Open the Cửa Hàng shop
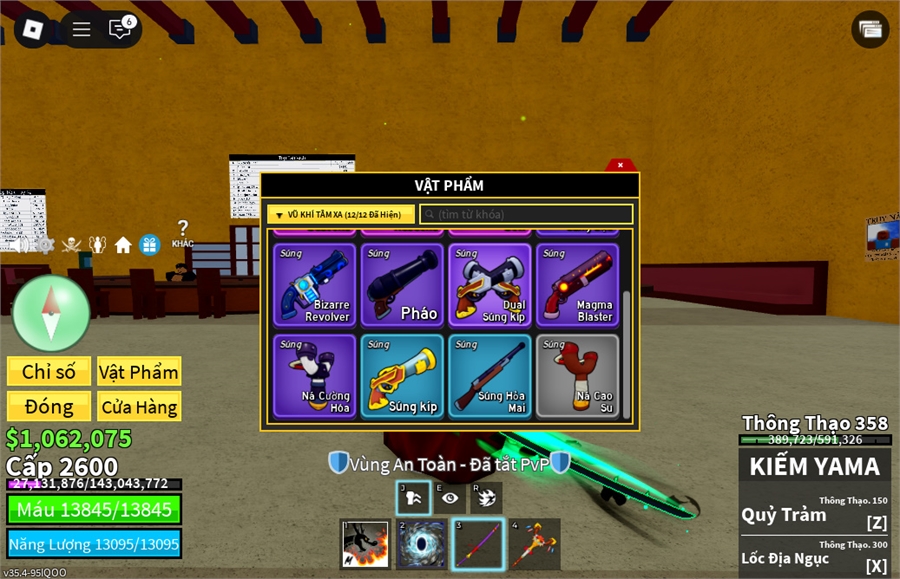This screenshot has height=579, width=900. [139, 407]
